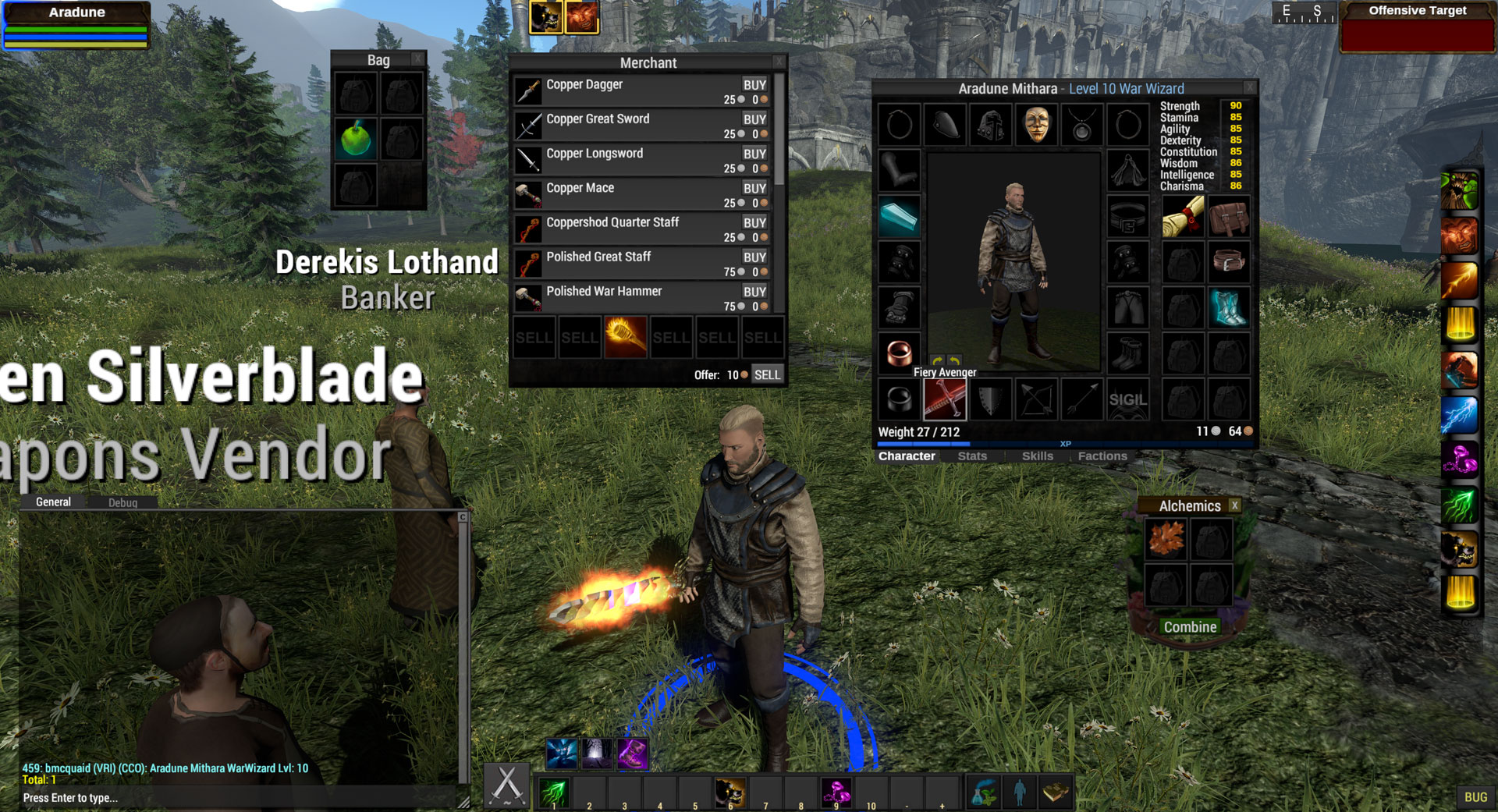Image resolution: width=1498 pixels, height=812 pixels.
Task: Open the Skills tab
Action: (1037, 456)
